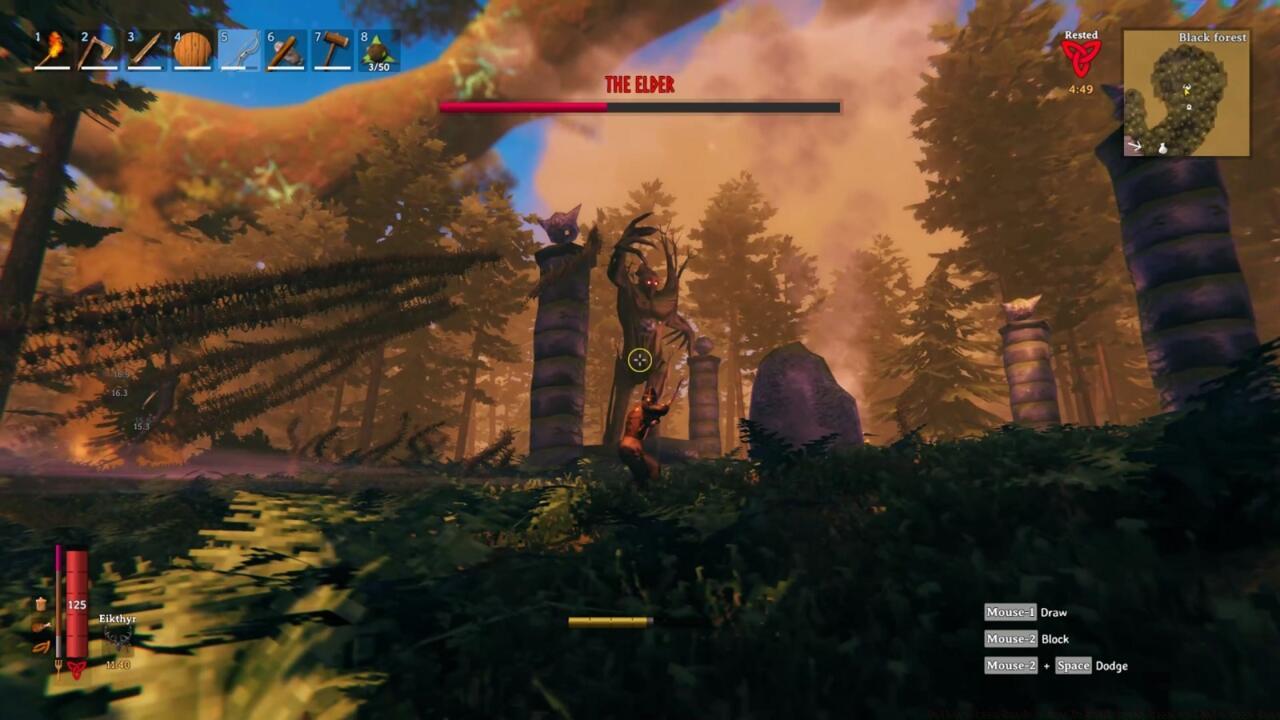The height and width of the screenshot is (720, 1280).
Task: Click the drumstick food slot icon
Action: pyautogui.click(x=40, y=627)
